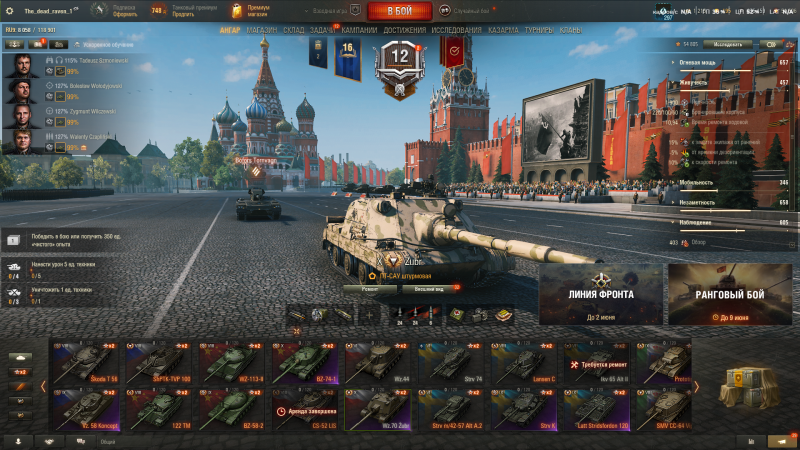Open the КАМПАНИИ tab
This screenshot has width=800, height=450.
(359, 30)
